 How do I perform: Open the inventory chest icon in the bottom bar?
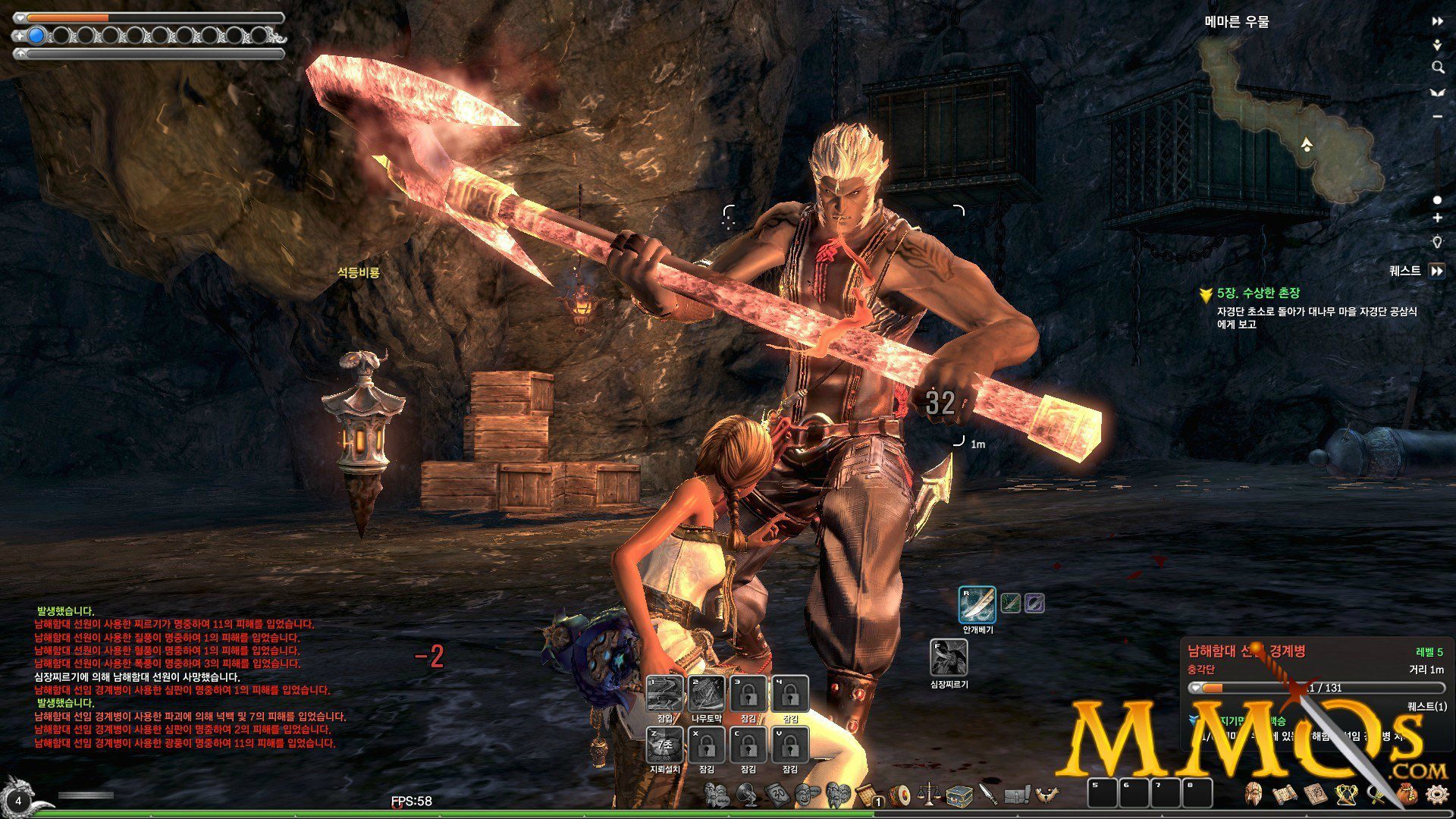click(x=959, y=797)
